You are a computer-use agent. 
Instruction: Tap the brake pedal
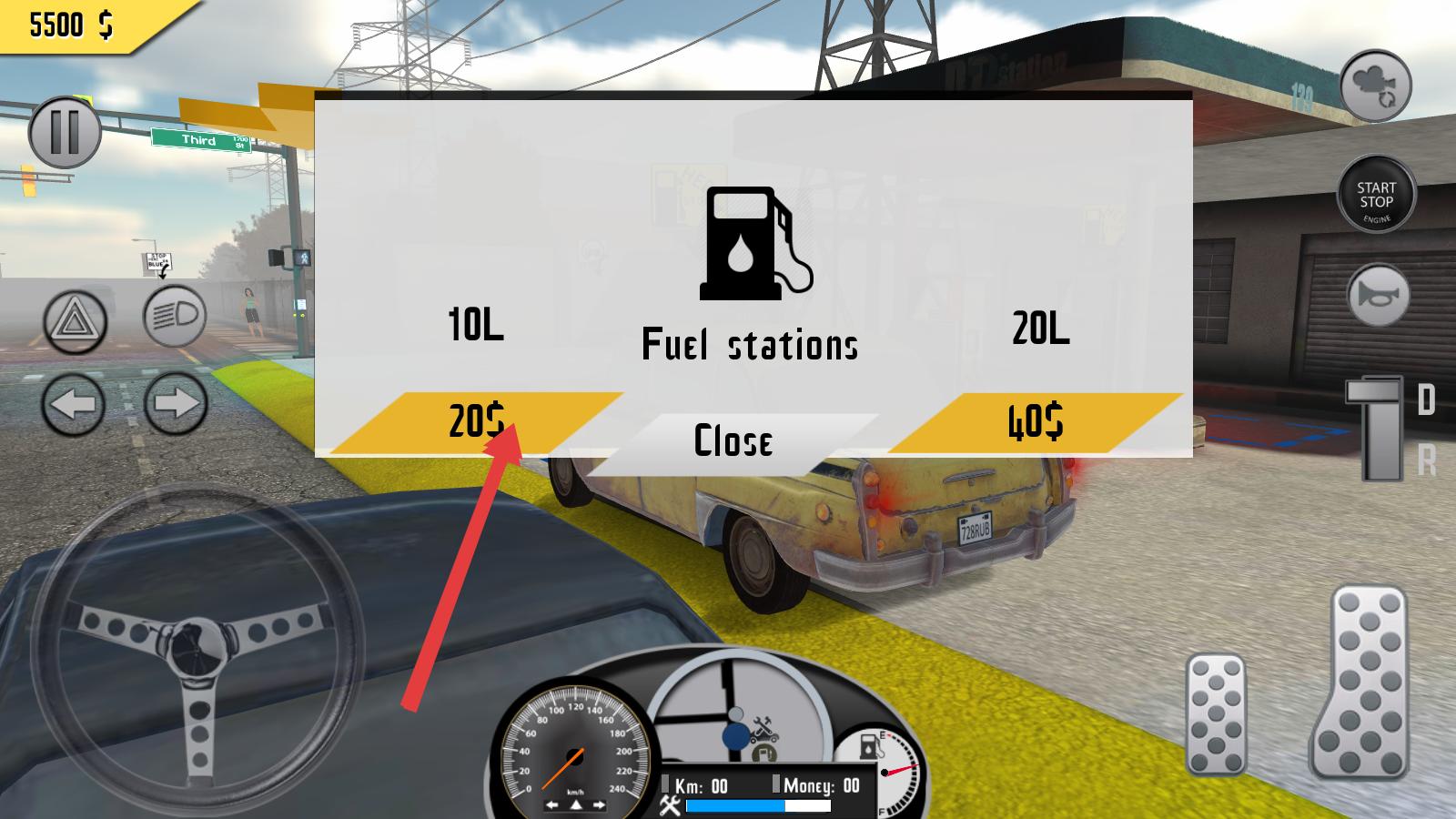pos(1216,713)
